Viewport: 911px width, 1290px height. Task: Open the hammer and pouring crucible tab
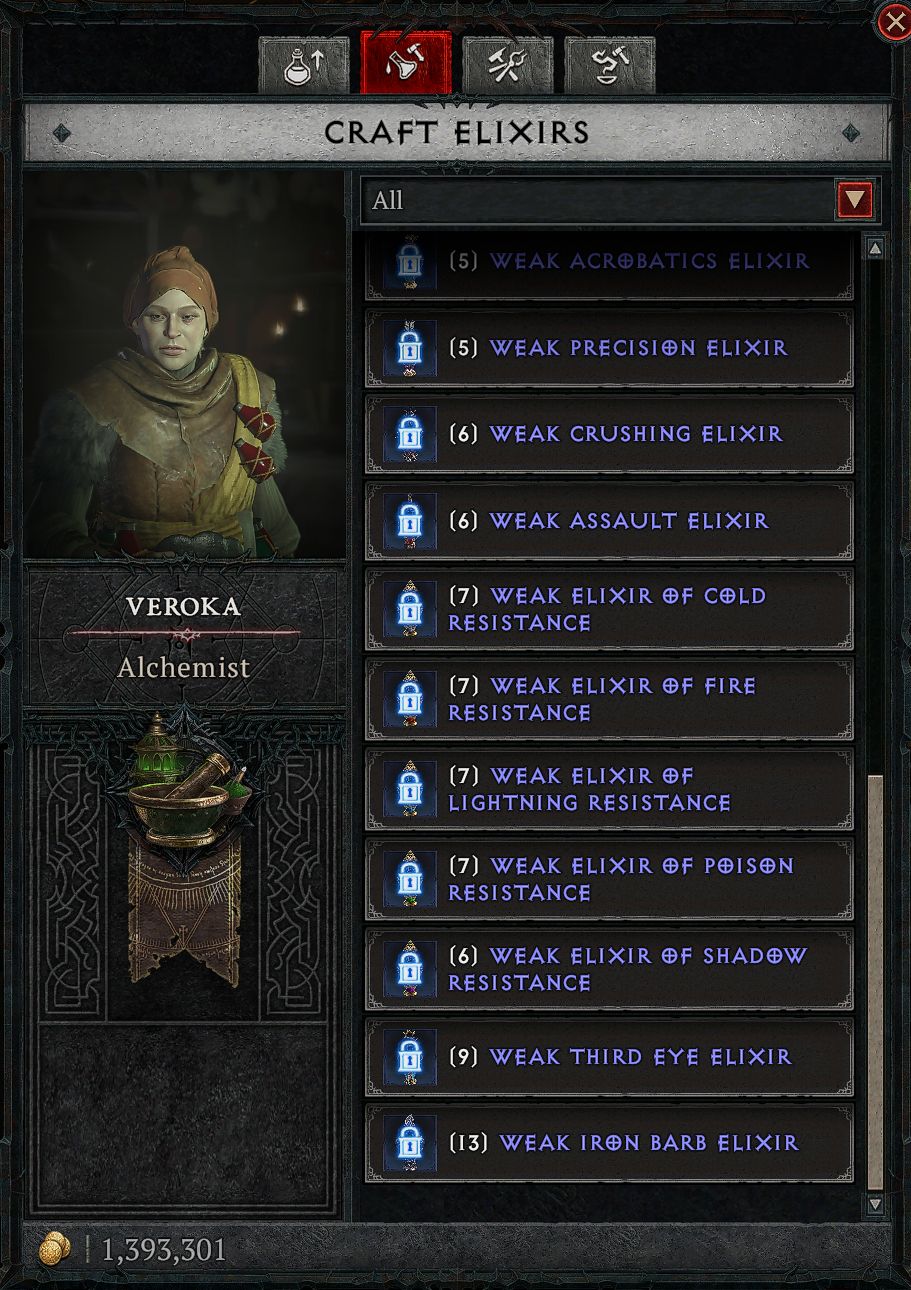[x=610, y=65]
